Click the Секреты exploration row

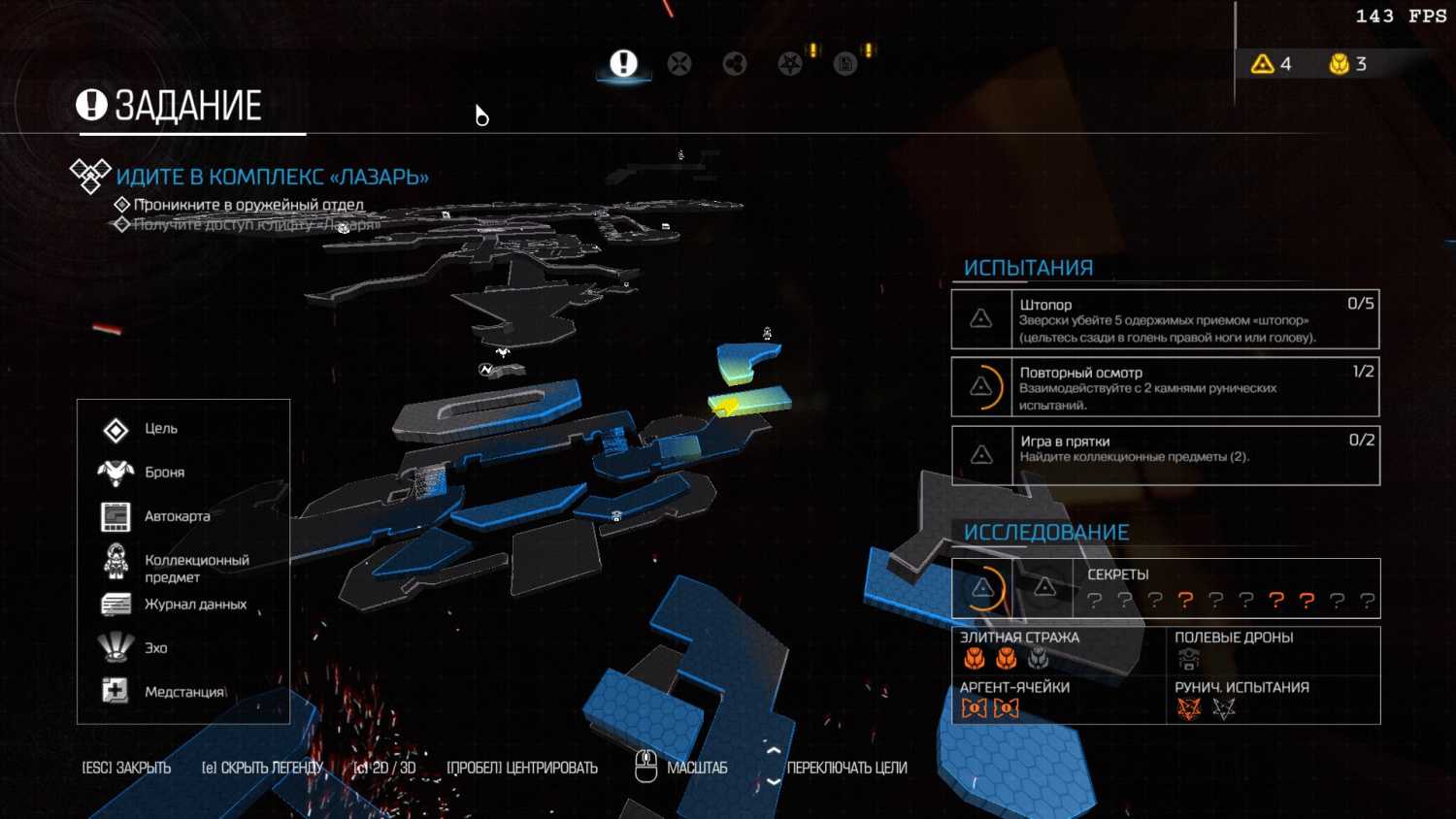1165,588
